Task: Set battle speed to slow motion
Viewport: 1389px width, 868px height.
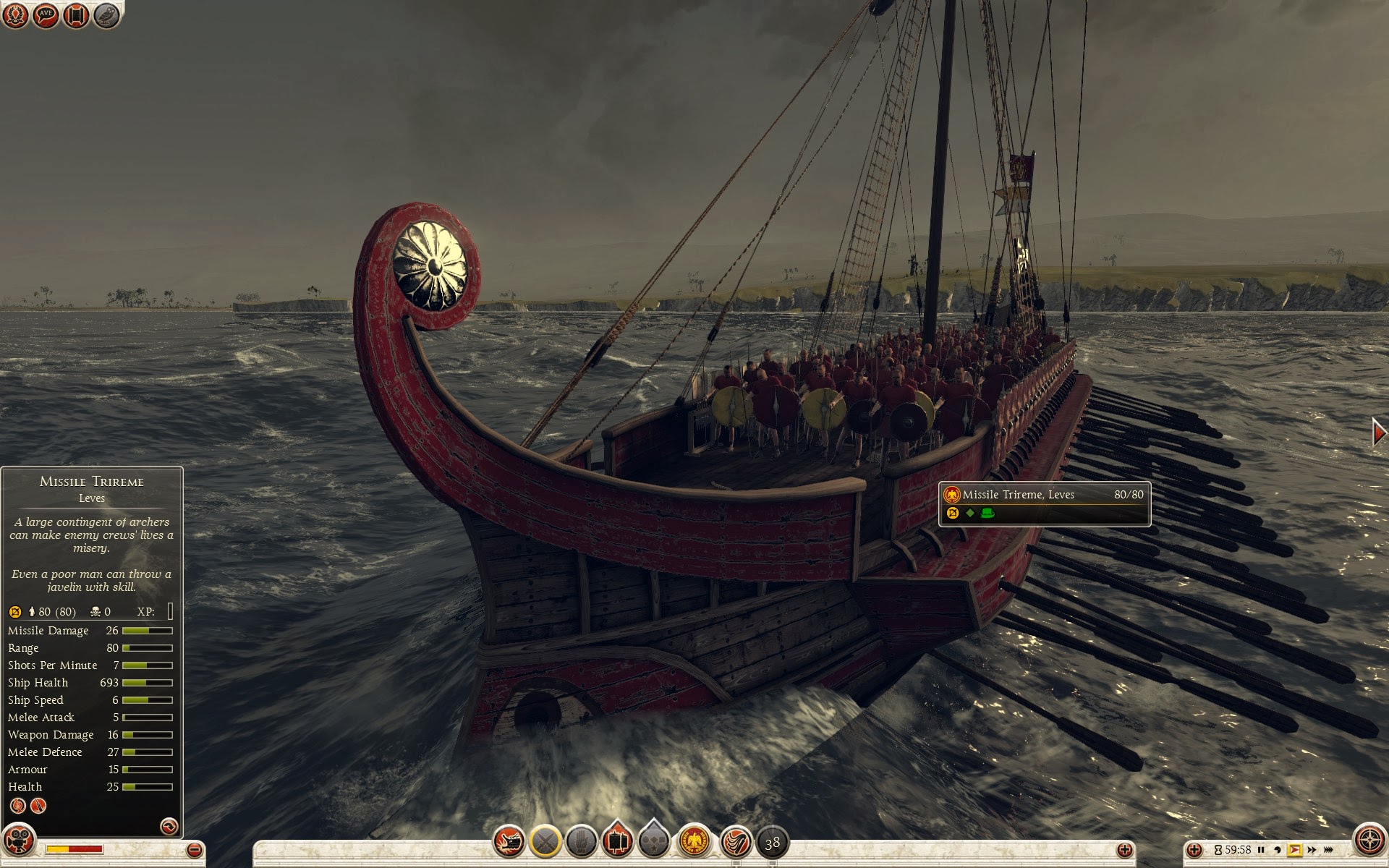Action: tap(1278, 850)
